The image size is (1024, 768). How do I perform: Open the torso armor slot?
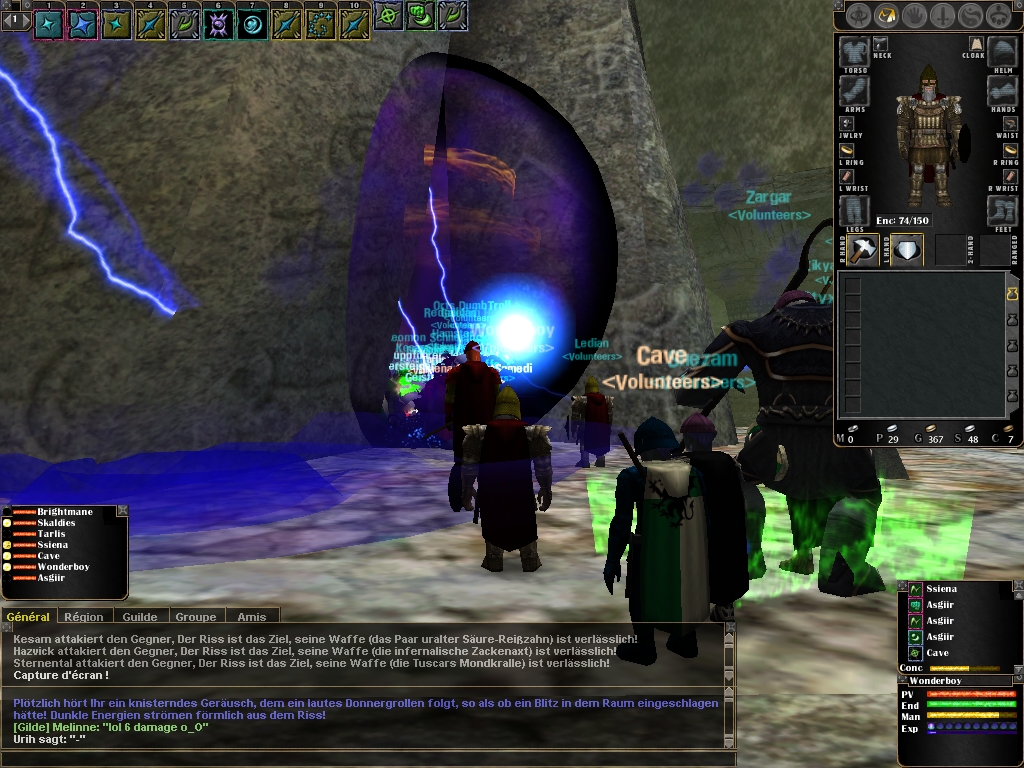(x=854, y=52)
